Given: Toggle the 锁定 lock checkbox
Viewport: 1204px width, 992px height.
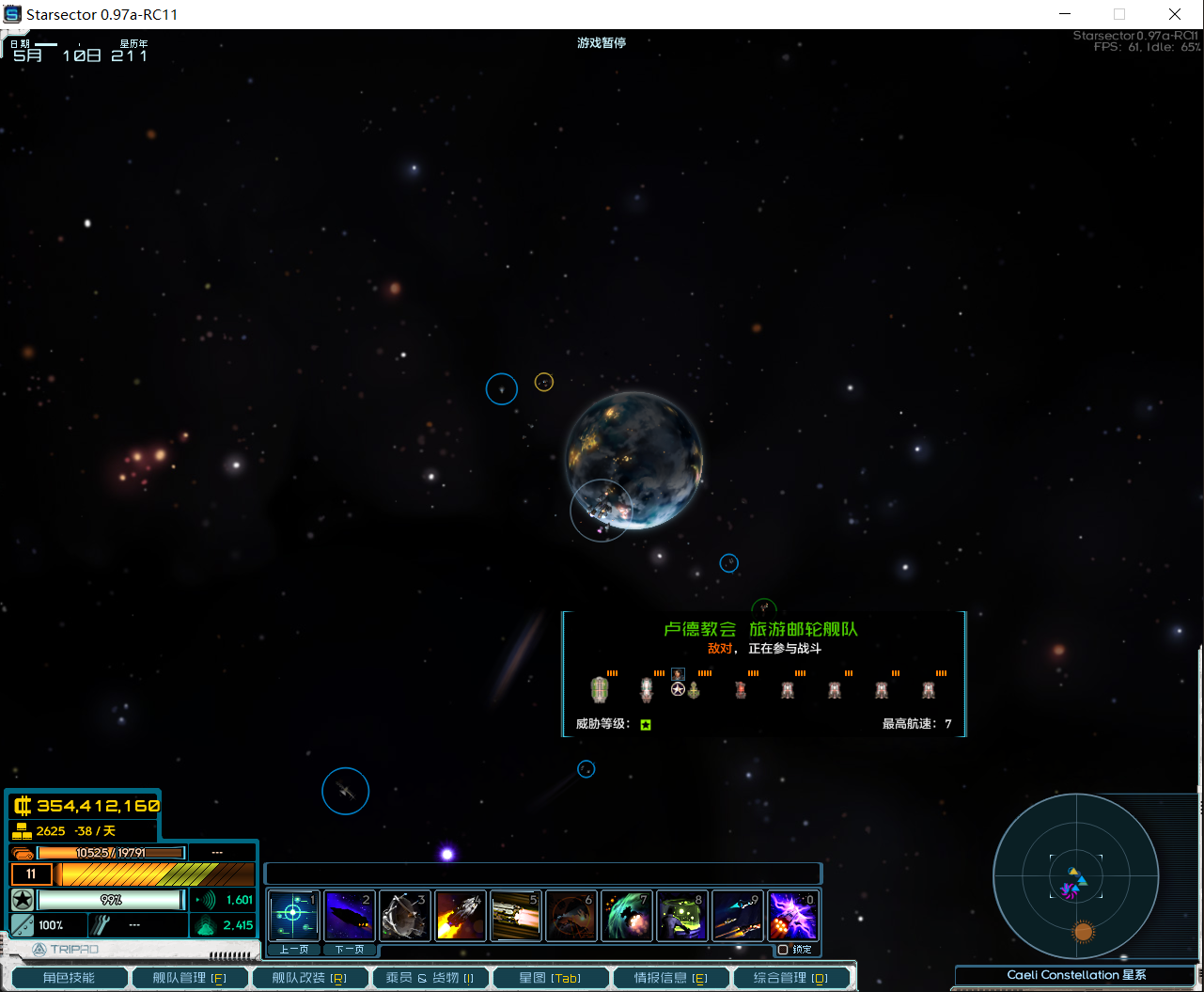Looking at the screenshot, I should click(783, 950).
